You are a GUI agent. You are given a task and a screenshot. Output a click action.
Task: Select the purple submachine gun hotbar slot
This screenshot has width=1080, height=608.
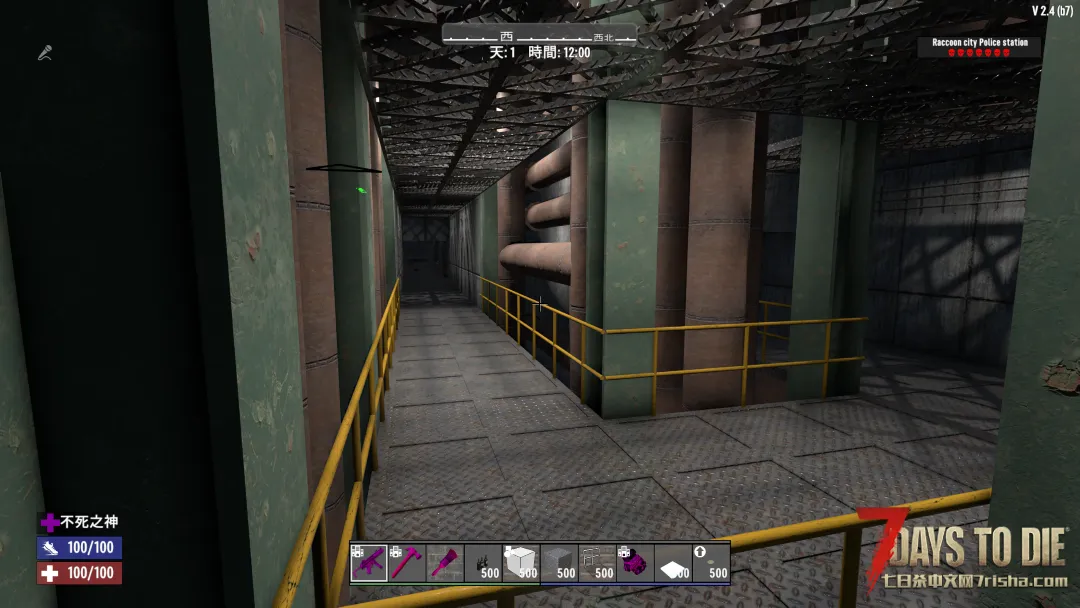(x=369, y=562)
